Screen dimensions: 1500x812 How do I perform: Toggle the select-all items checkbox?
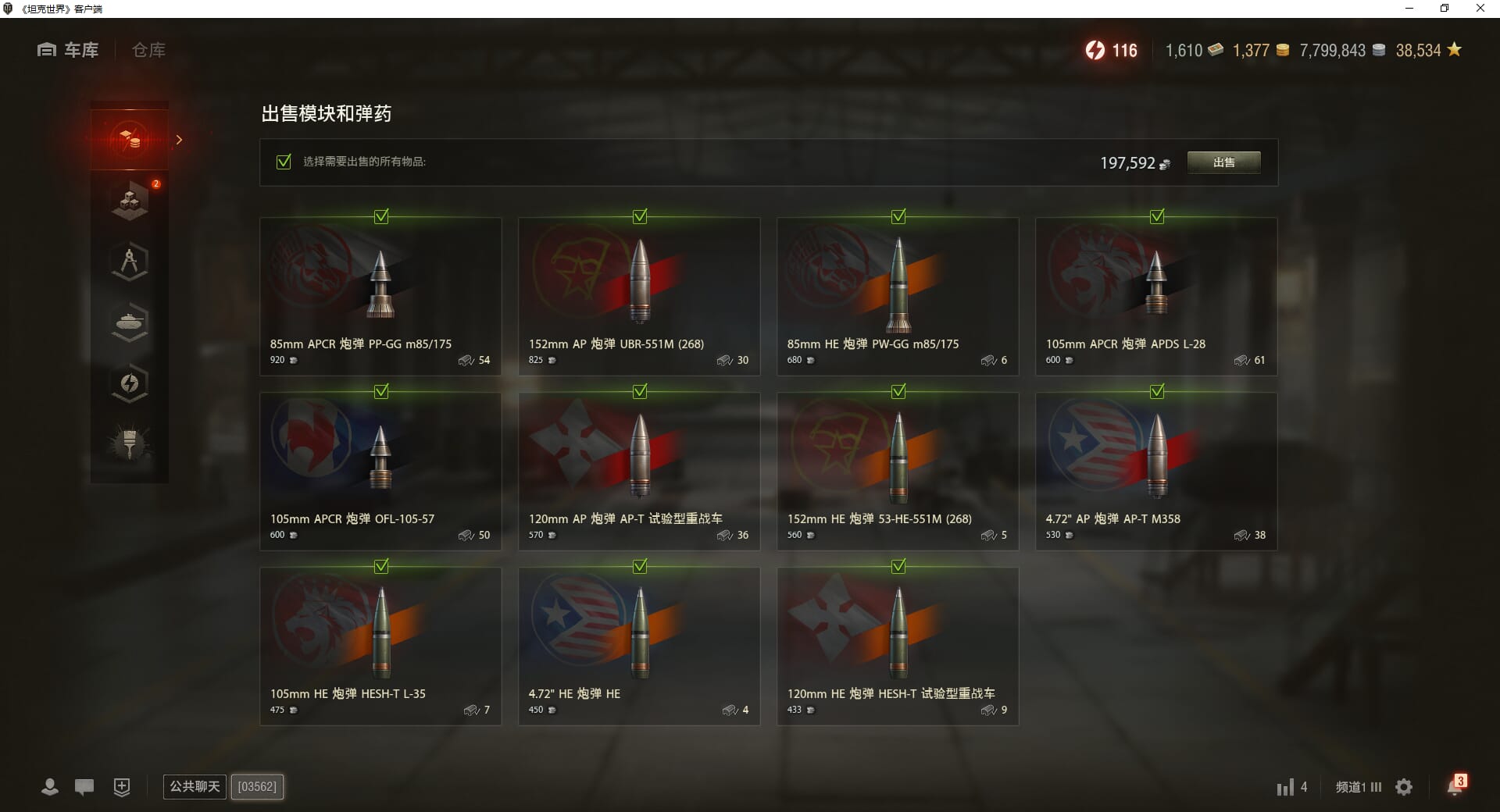(x=284, y=162)
